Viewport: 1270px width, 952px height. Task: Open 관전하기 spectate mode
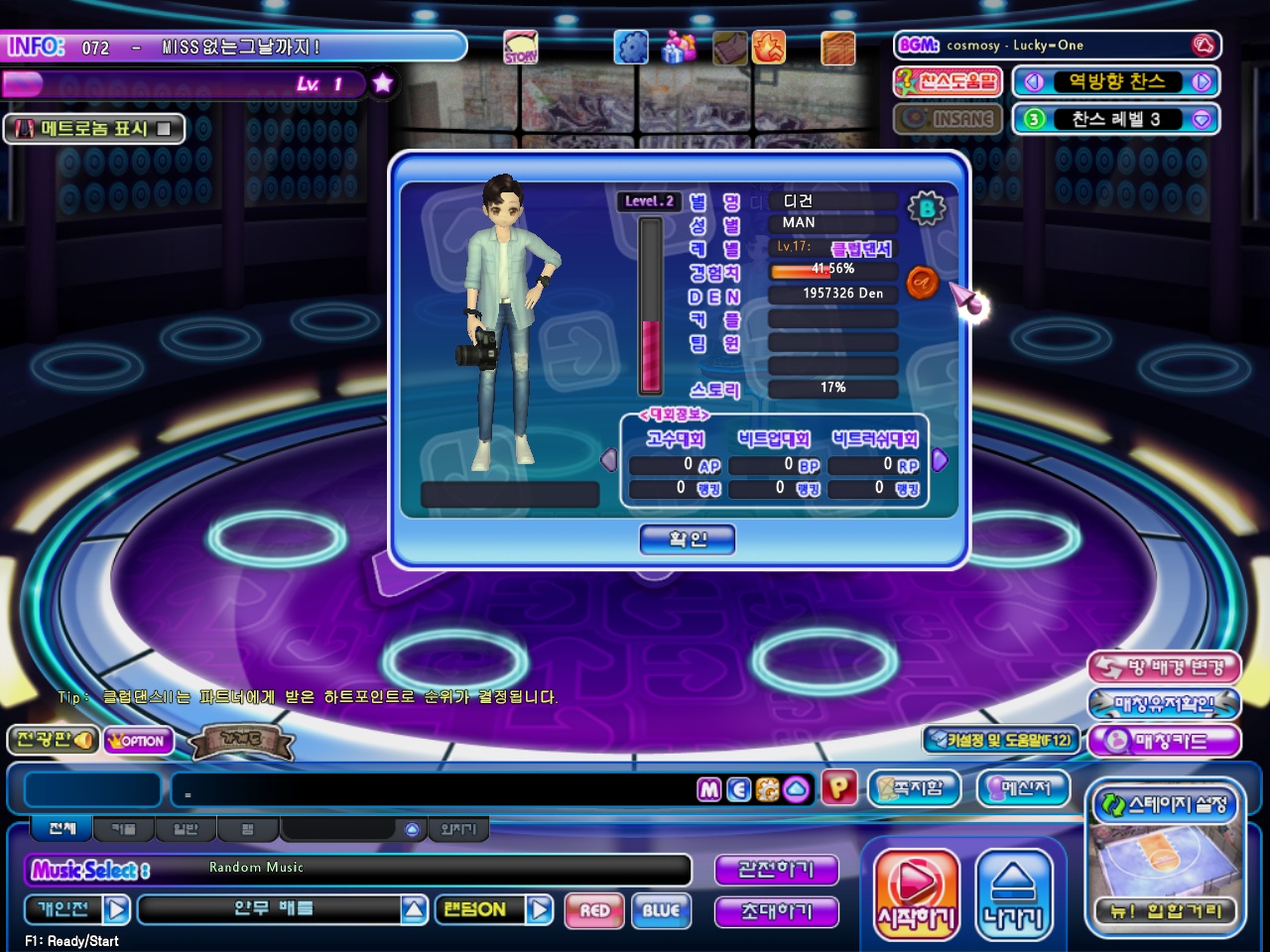coord(776,870)
